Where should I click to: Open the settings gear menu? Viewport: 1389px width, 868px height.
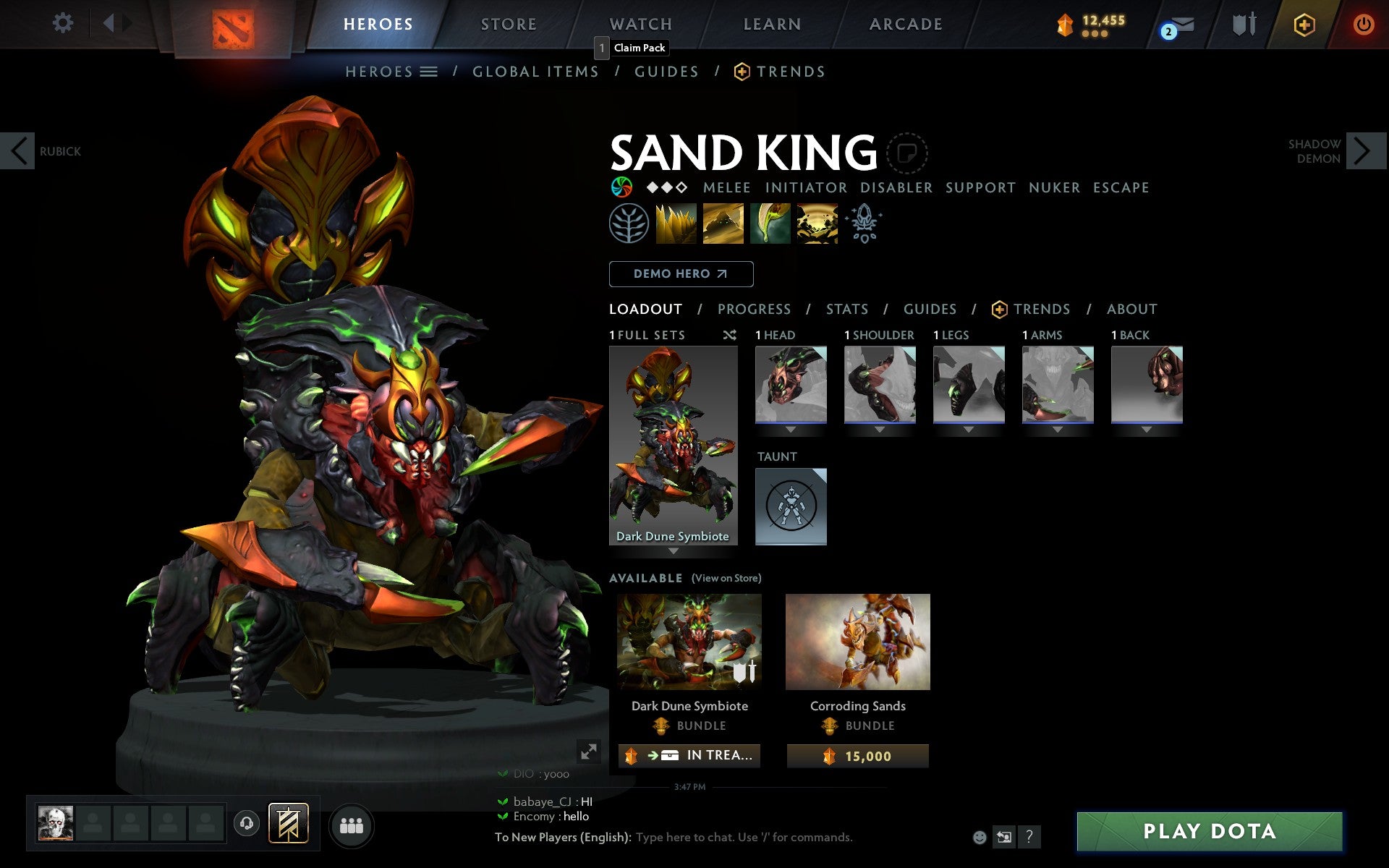click(x=64, y=23)
